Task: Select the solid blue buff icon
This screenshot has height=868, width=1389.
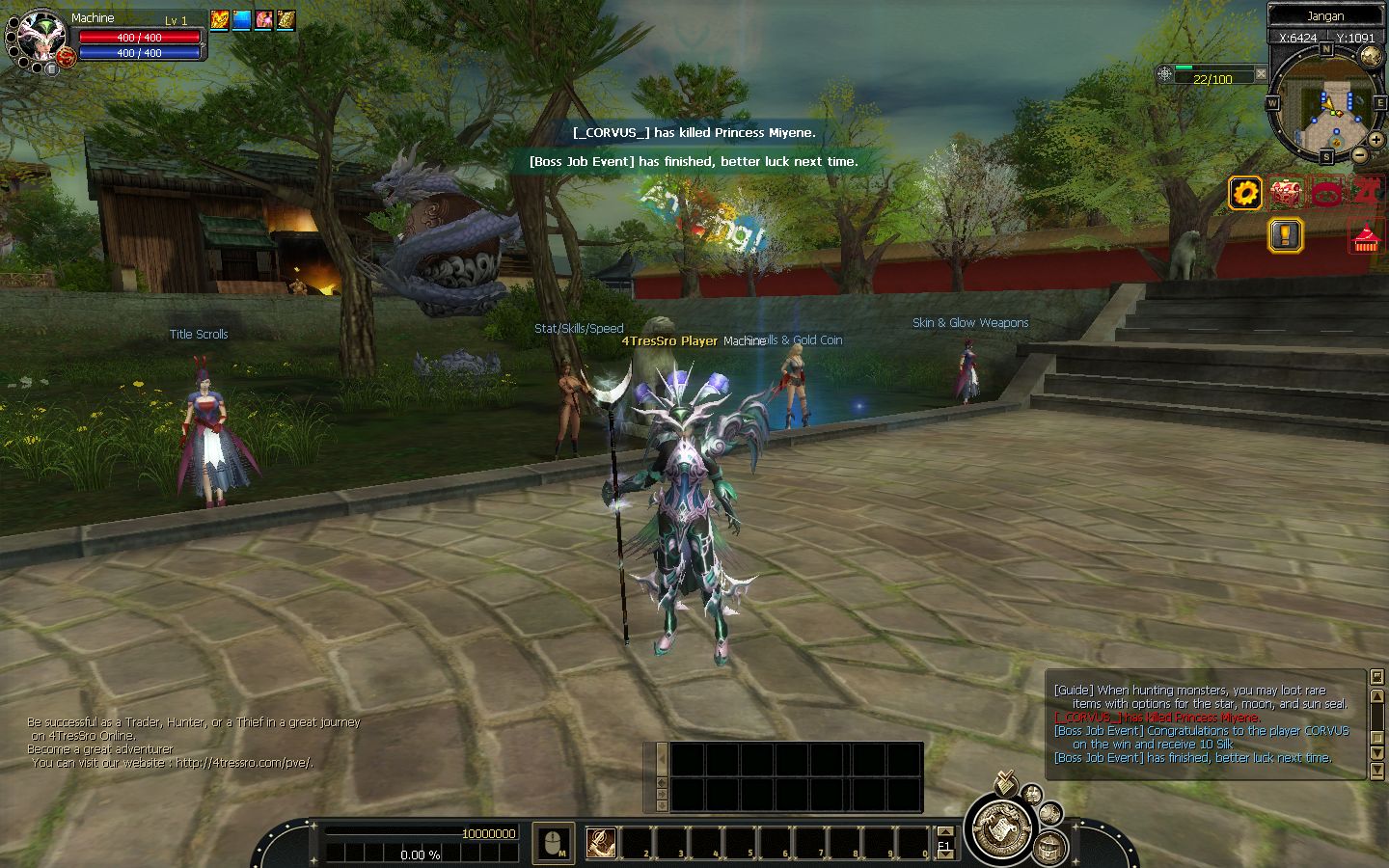Action: pos(241,19)
